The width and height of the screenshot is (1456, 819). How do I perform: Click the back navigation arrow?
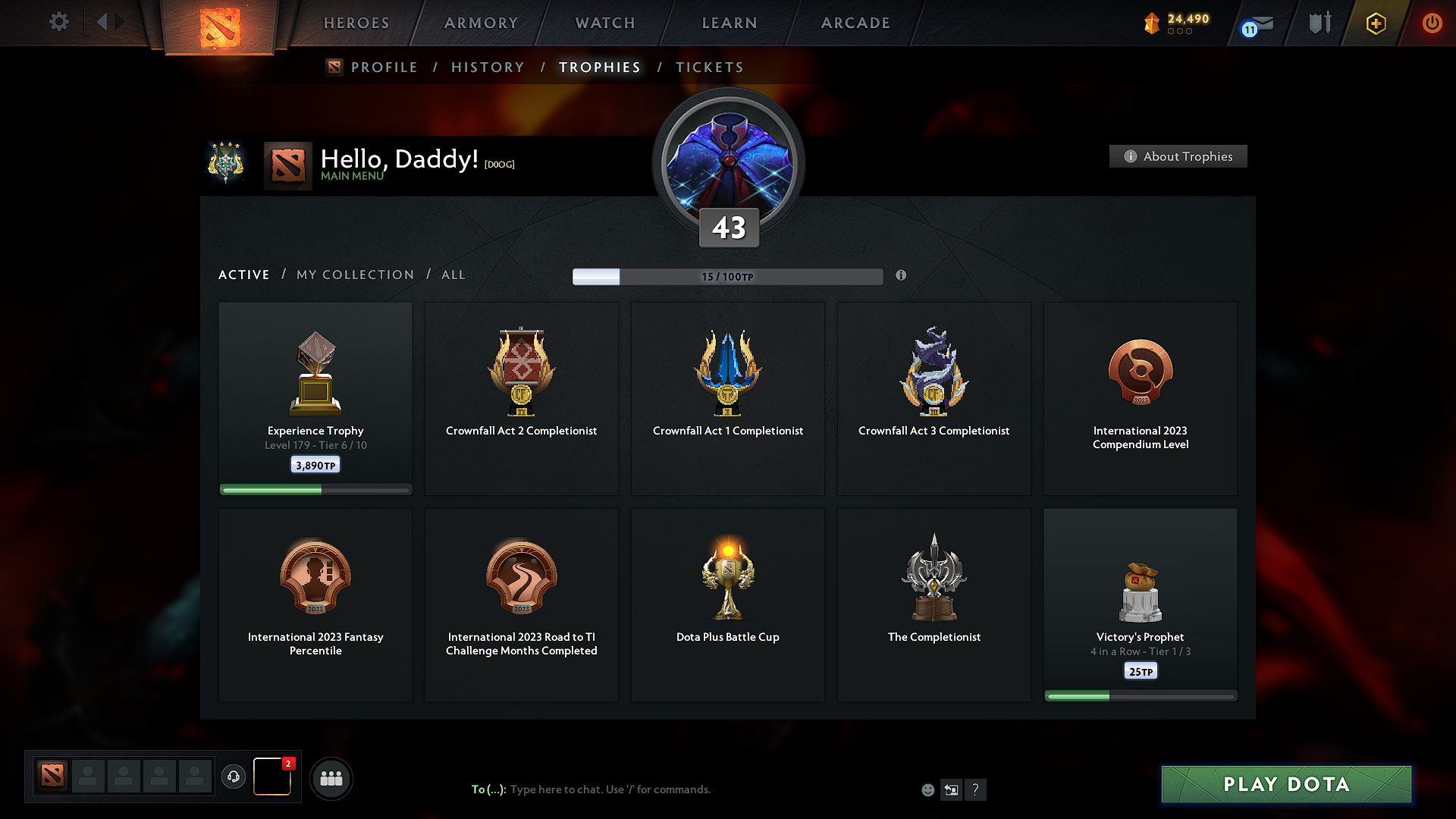pyautogui.click(x=103, y=22)
